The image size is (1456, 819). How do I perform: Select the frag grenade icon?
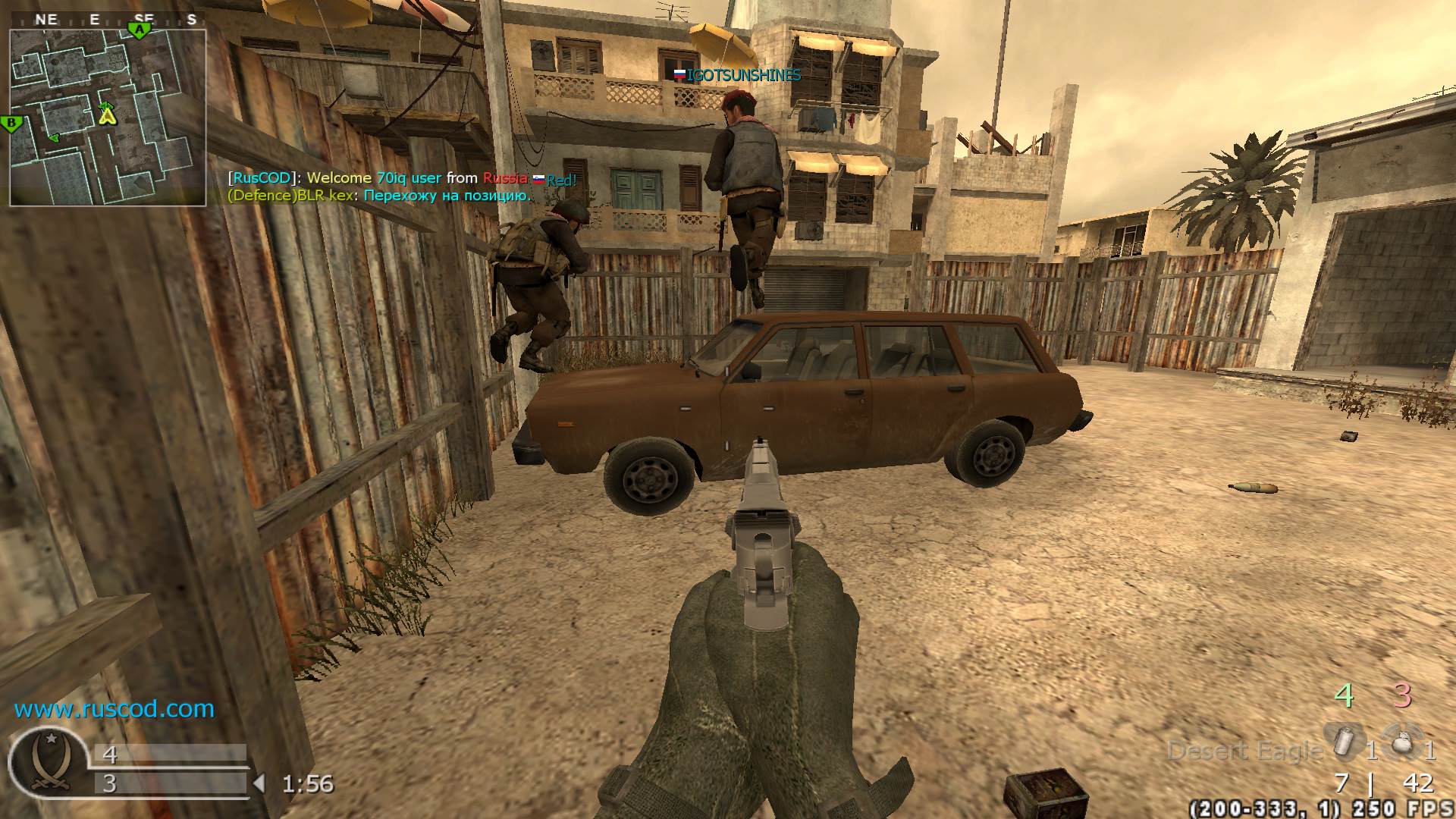pos(1401,742)
